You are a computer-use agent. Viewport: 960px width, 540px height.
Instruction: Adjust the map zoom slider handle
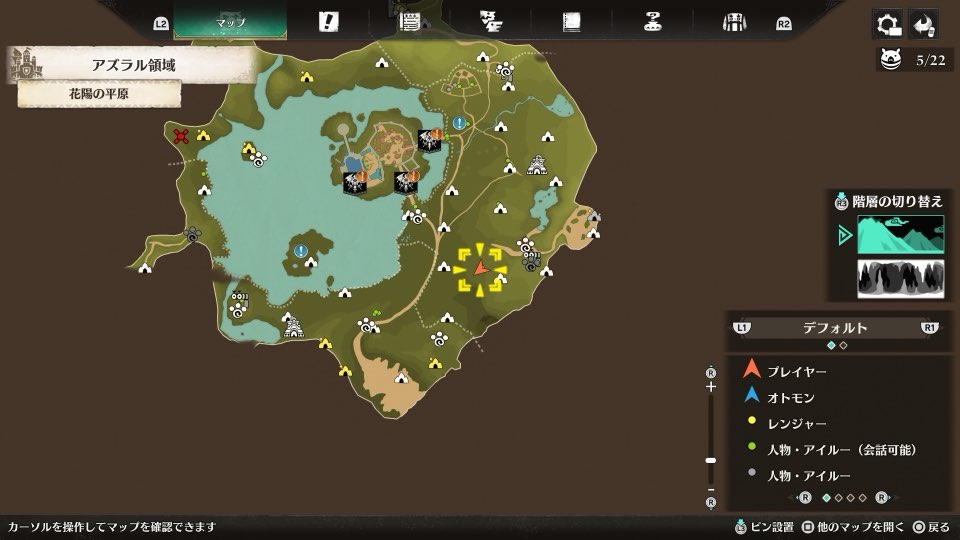[x=711, y=460]
